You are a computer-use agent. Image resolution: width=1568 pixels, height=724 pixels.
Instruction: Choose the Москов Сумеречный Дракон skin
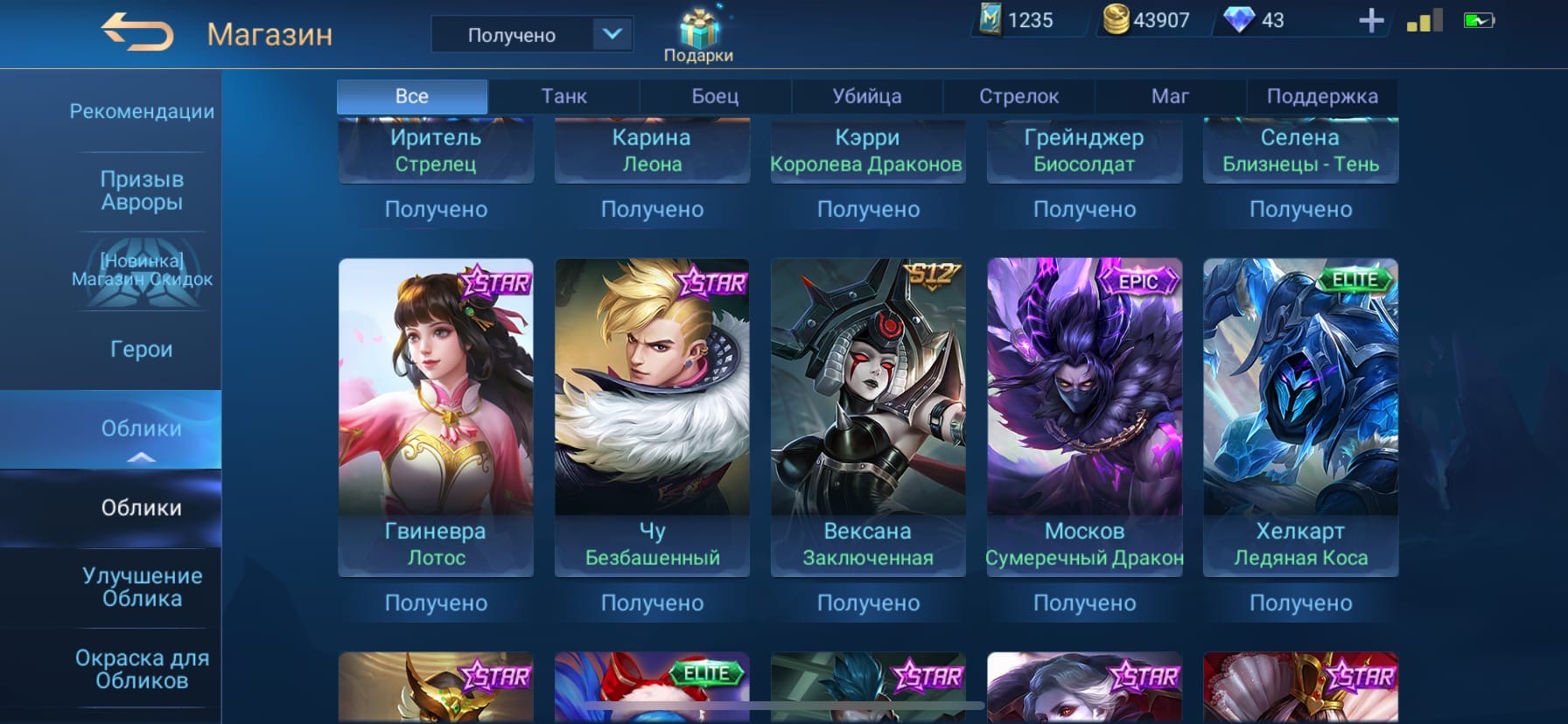click(x=1084, y=416)
